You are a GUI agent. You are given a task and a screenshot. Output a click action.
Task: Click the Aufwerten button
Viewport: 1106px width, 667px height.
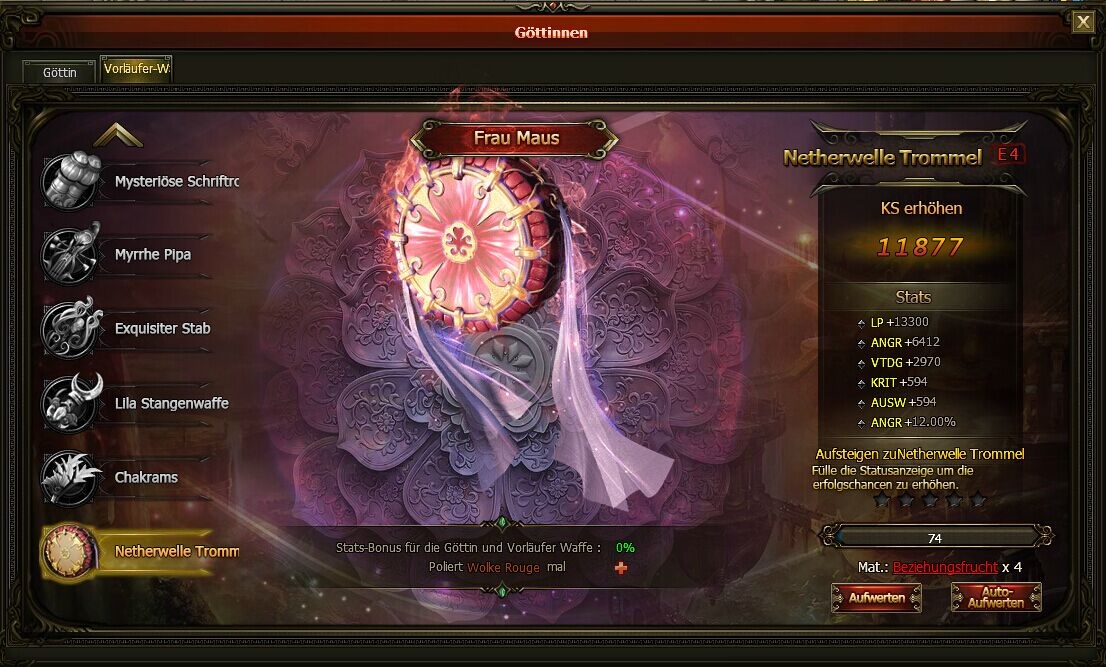tap(877, 598)
